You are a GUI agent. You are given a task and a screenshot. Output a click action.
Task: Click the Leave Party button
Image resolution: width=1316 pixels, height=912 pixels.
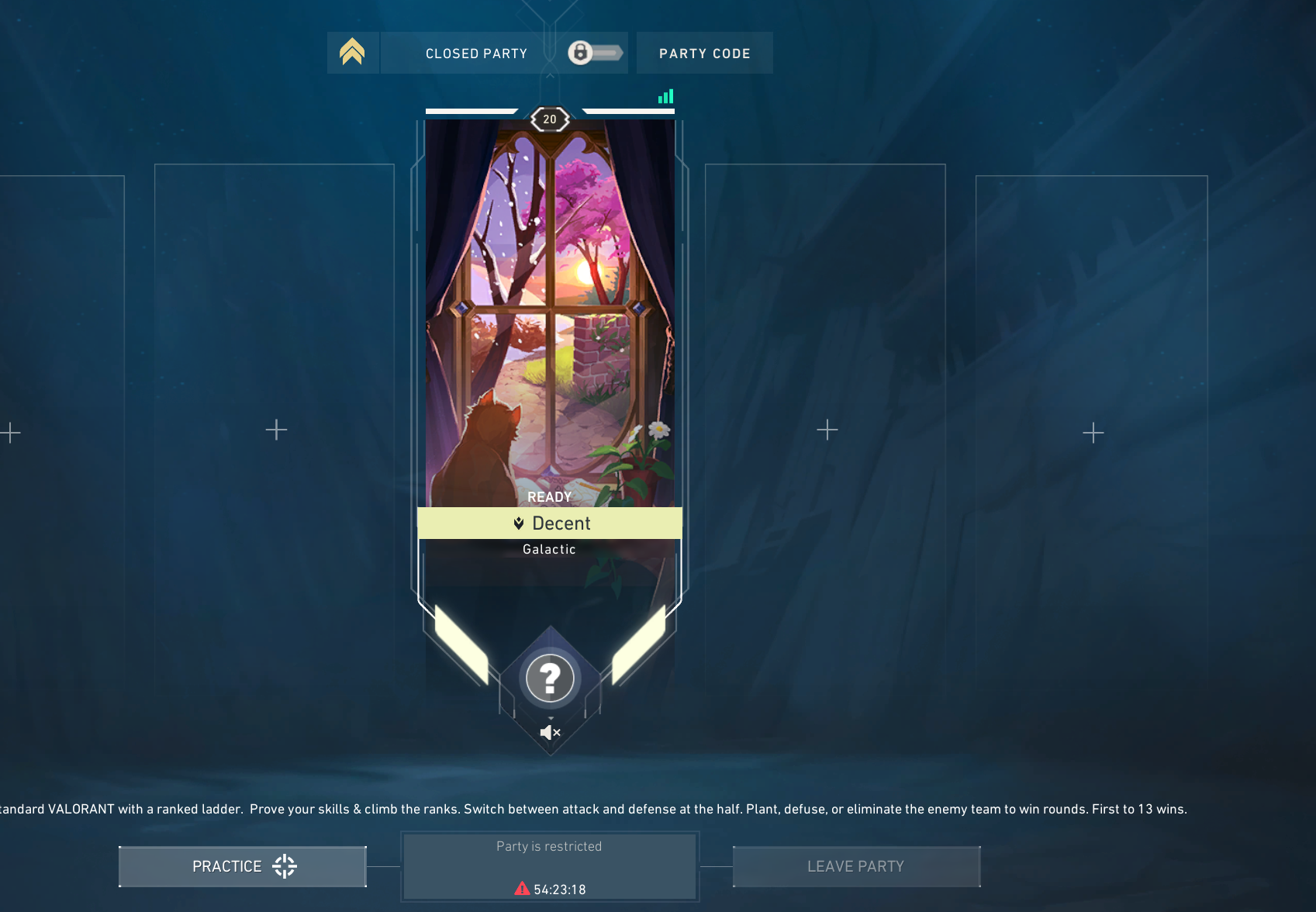pyautogui.click(x=855, y=865)
